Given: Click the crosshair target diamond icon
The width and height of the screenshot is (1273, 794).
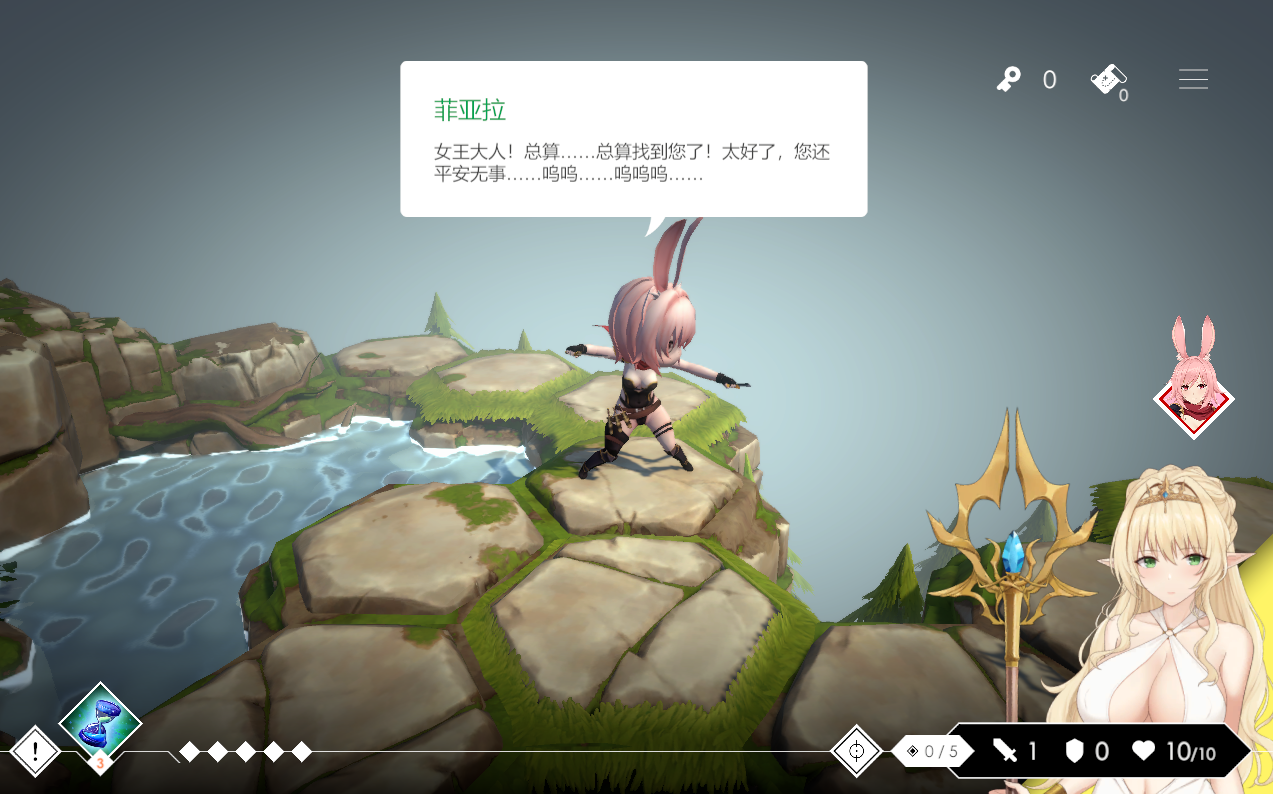Looking at the screenshot, I should click(x=856, y=751).
